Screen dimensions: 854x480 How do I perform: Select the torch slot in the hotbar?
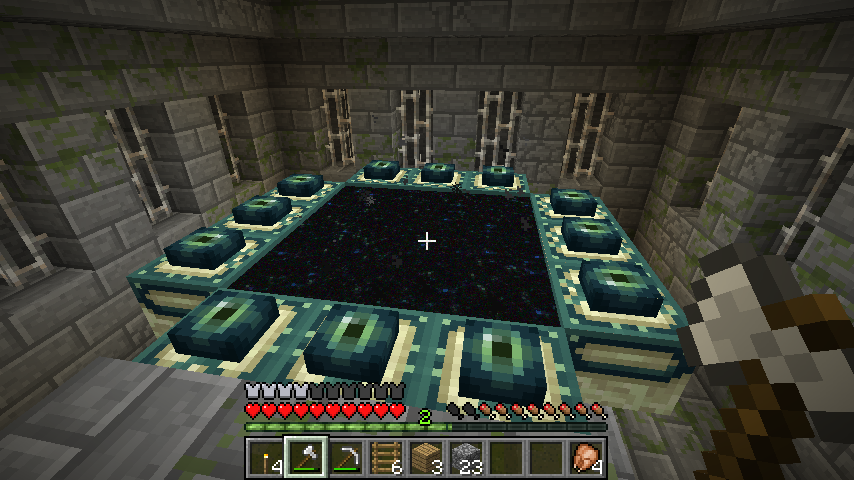[x=266, y=458]
